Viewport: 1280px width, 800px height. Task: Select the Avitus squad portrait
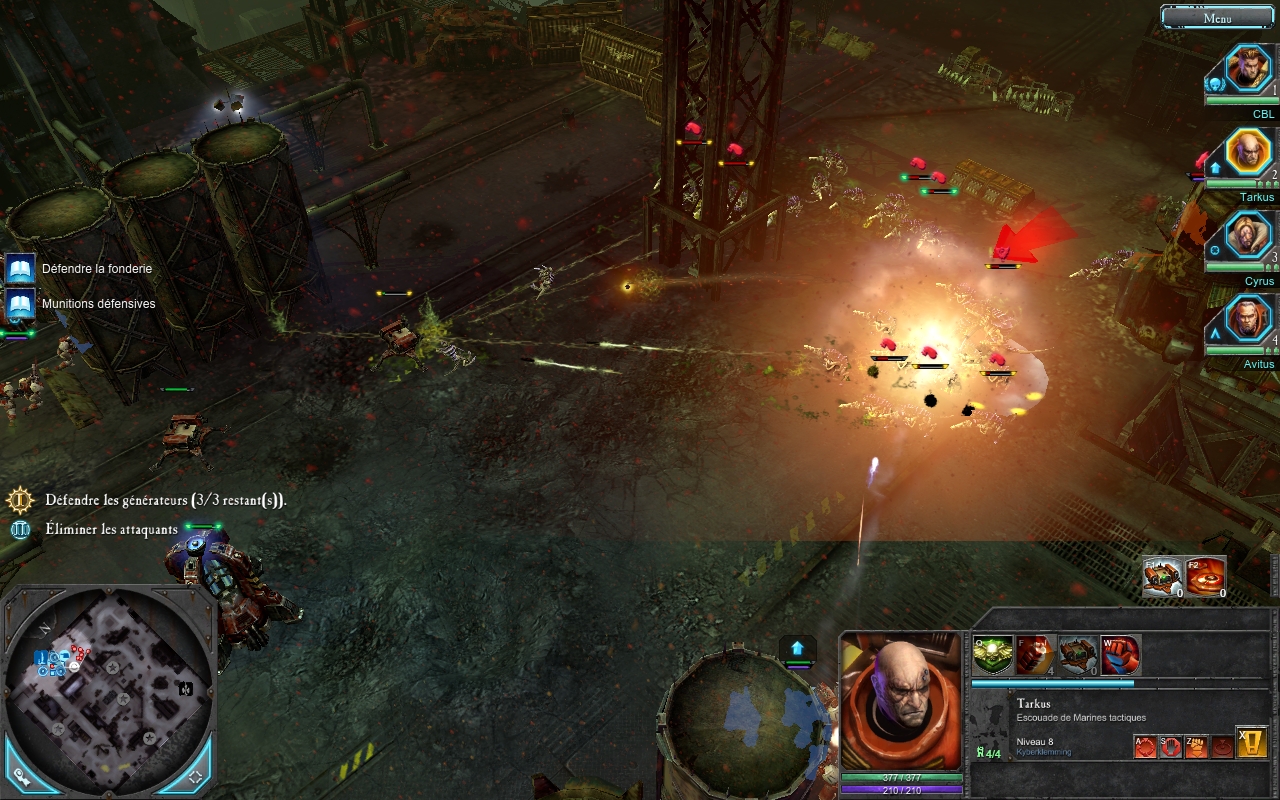(x=1247, y=320)
